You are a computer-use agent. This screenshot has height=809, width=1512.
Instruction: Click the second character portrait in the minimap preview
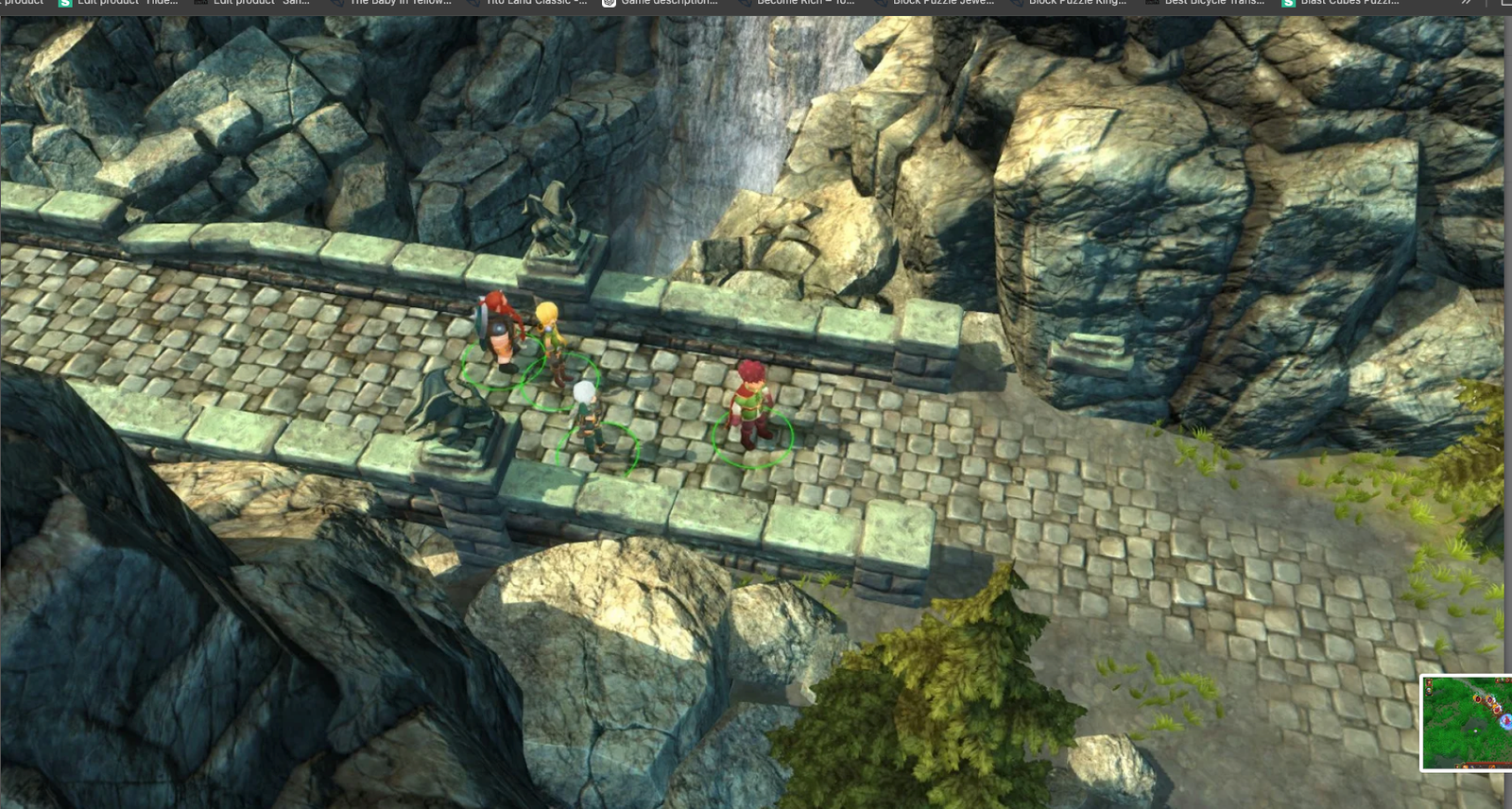1428,691
